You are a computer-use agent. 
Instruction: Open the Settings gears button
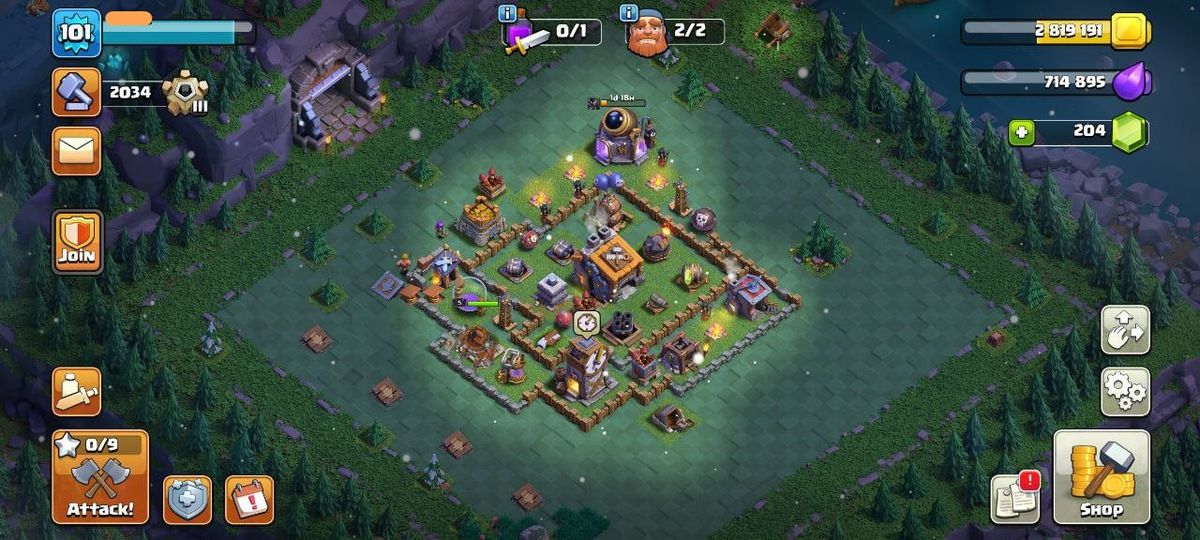coord(1125,391)
